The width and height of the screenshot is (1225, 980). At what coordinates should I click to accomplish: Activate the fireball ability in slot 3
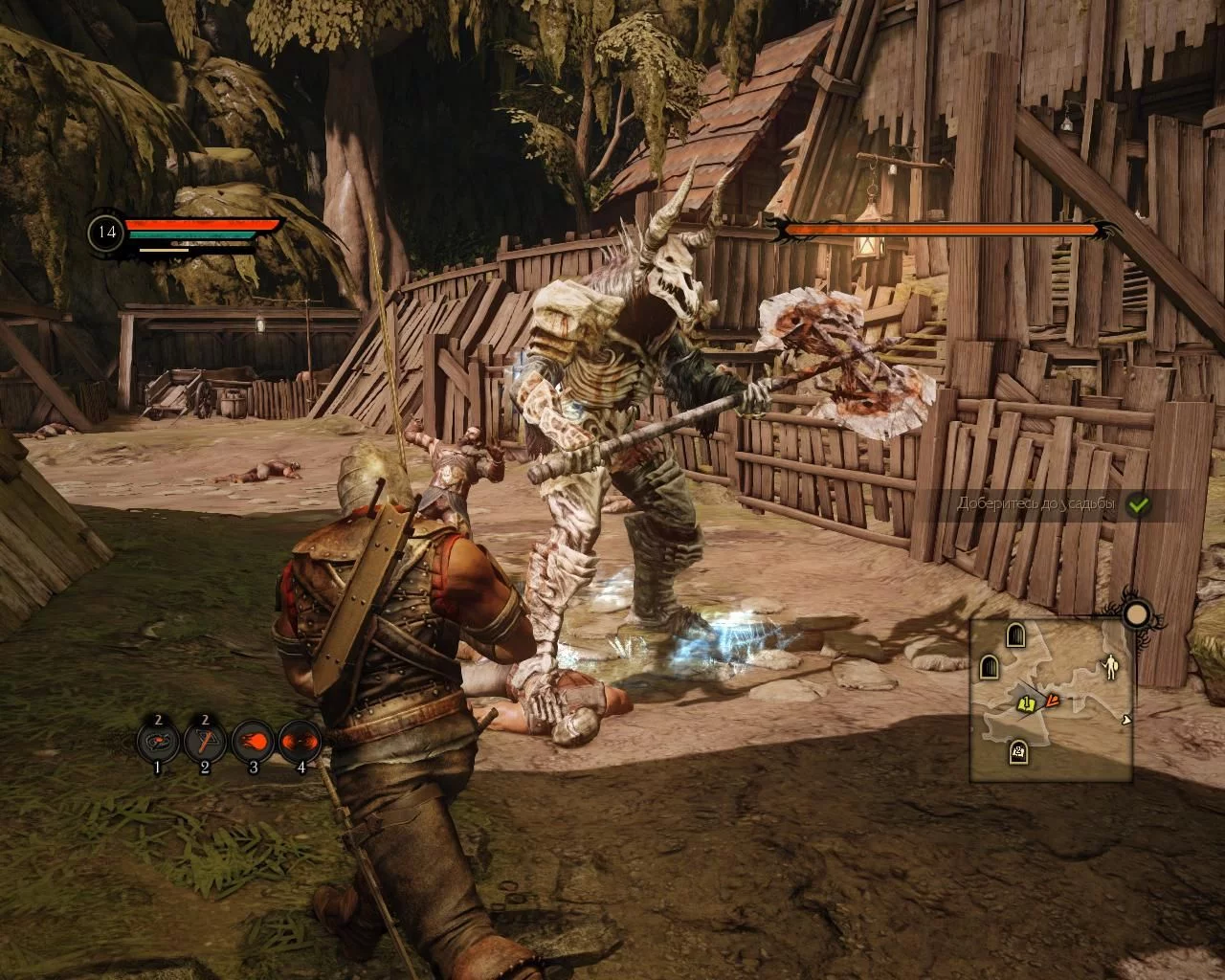pyautogui.click(x=252, y=741)
